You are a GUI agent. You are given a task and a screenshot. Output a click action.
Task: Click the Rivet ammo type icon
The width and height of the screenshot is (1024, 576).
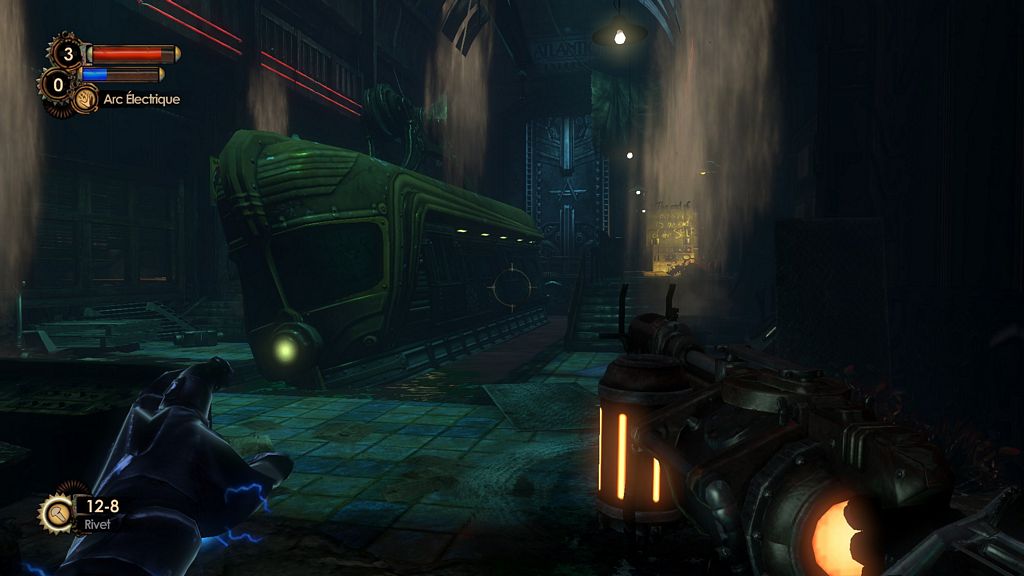(56, 513)
